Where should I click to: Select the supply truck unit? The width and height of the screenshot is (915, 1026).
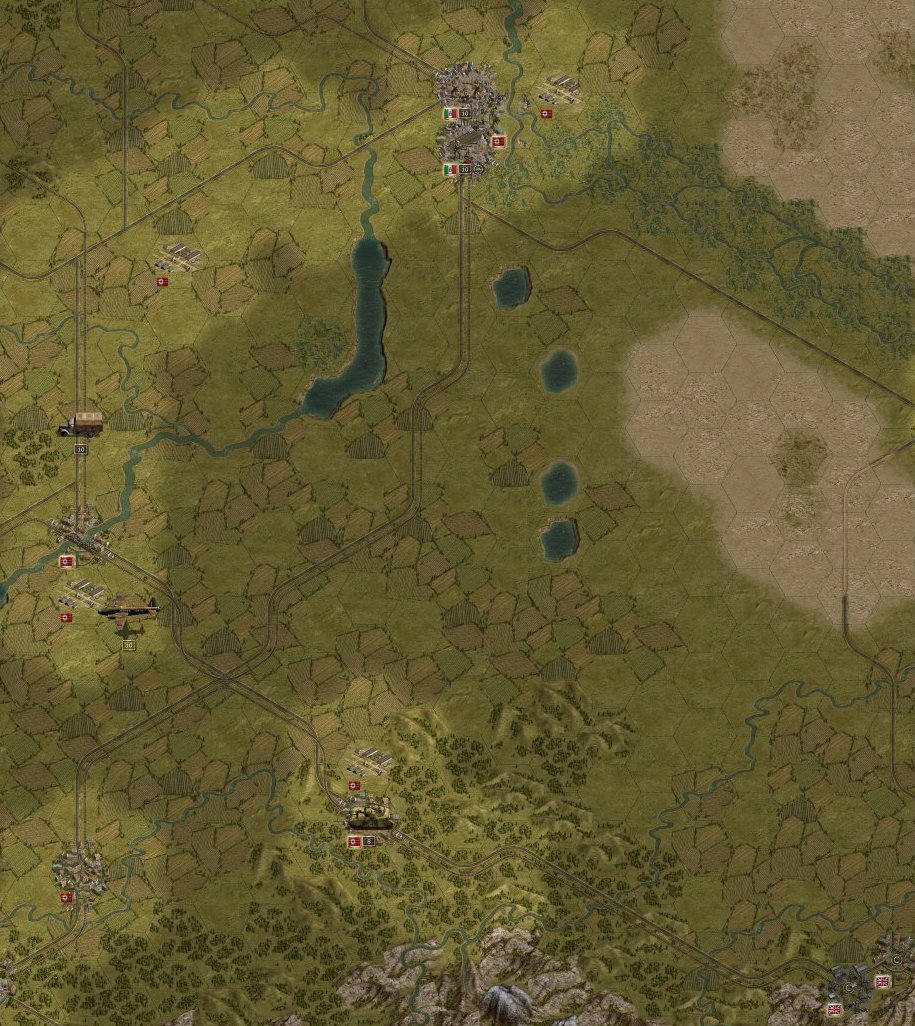[80, 425]
